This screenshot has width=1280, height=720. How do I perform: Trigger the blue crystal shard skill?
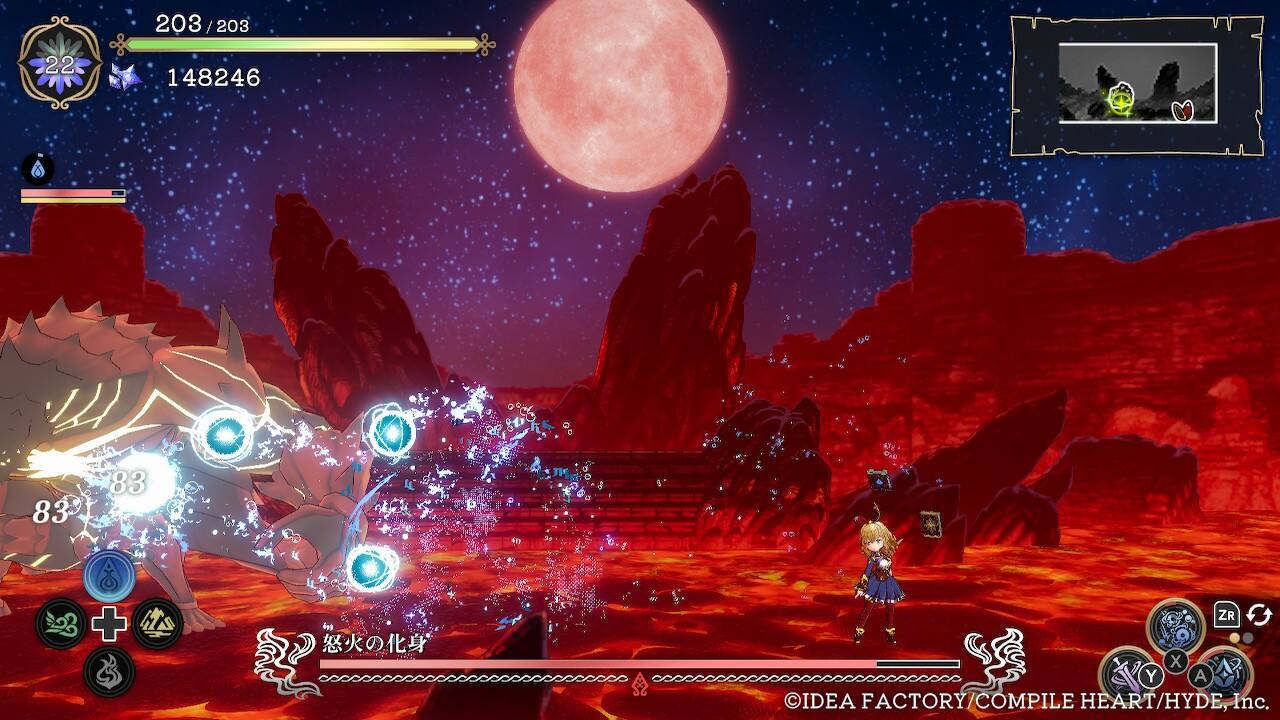tap(1224, 674)
